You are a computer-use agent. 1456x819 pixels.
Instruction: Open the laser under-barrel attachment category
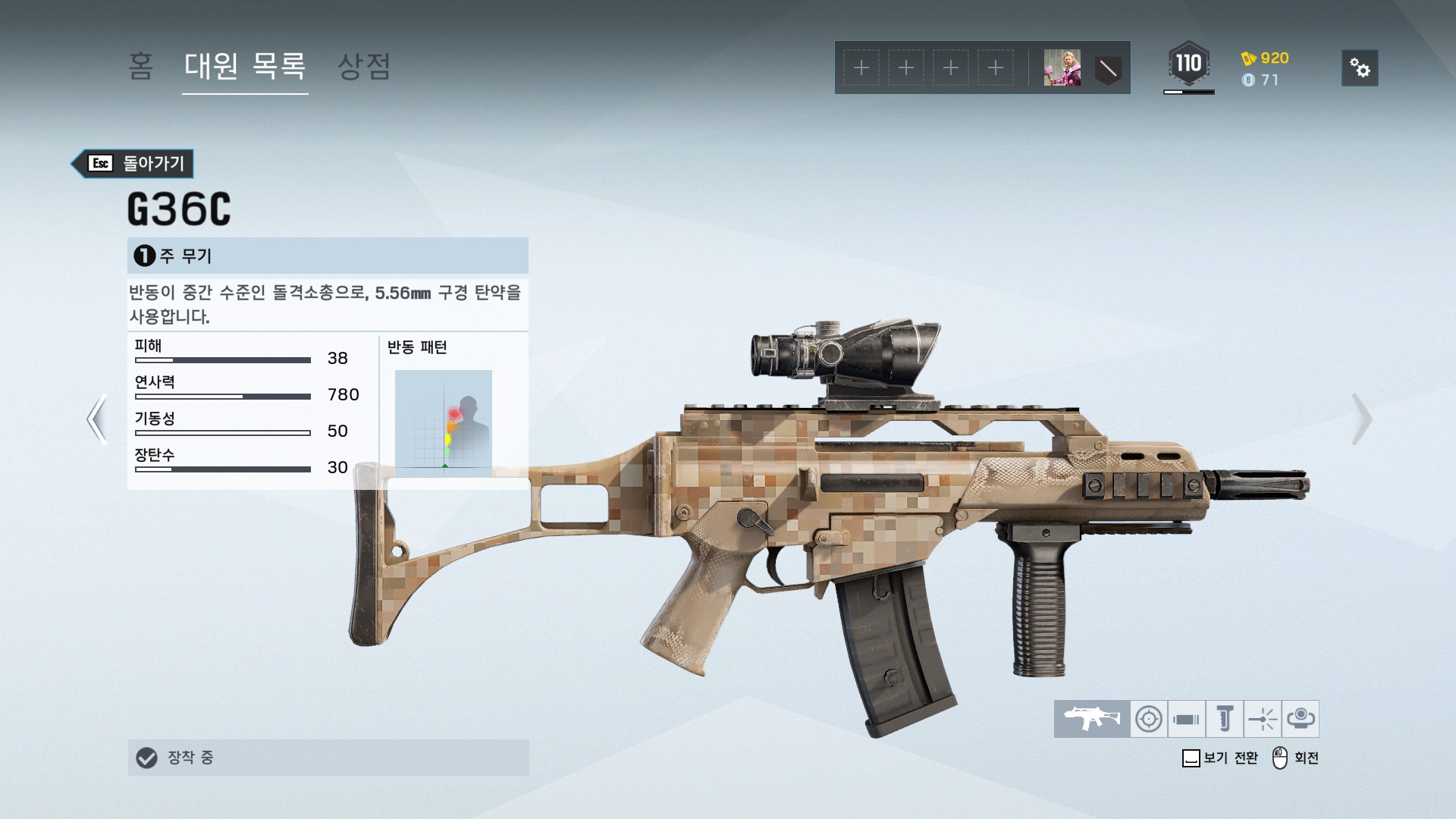1262,718
